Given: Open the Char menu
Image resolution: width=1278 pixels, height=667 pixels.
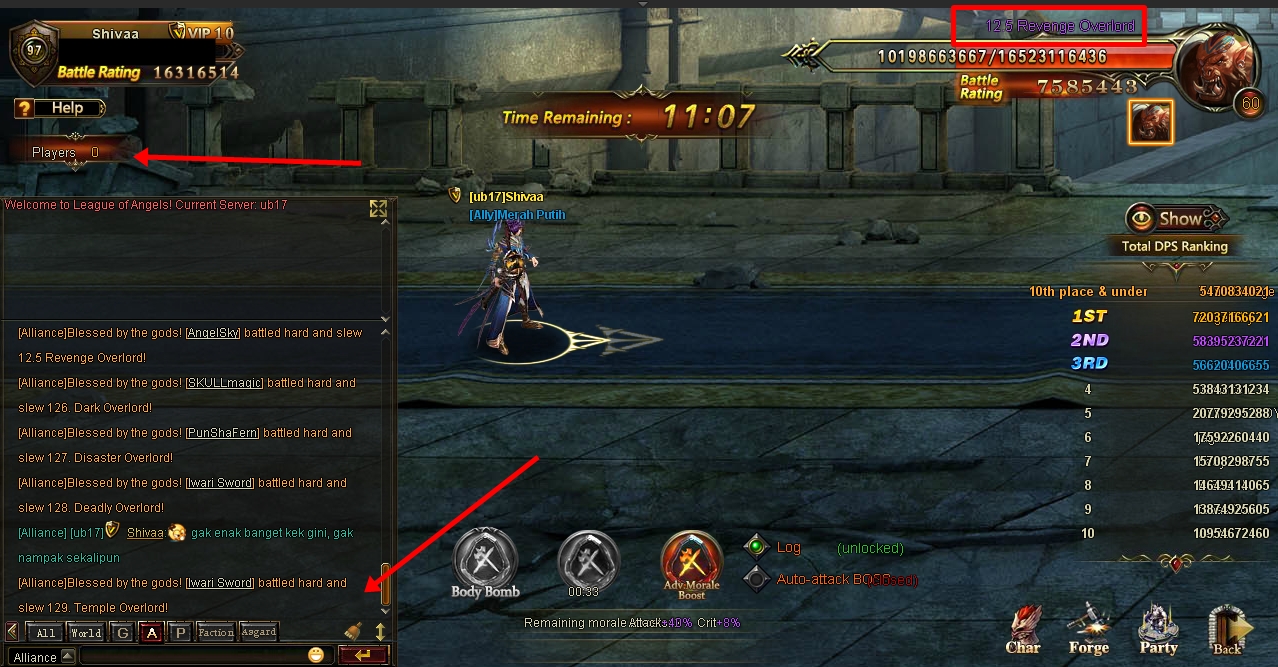Looking at the screenshot, I should [x=1023, y=628].
